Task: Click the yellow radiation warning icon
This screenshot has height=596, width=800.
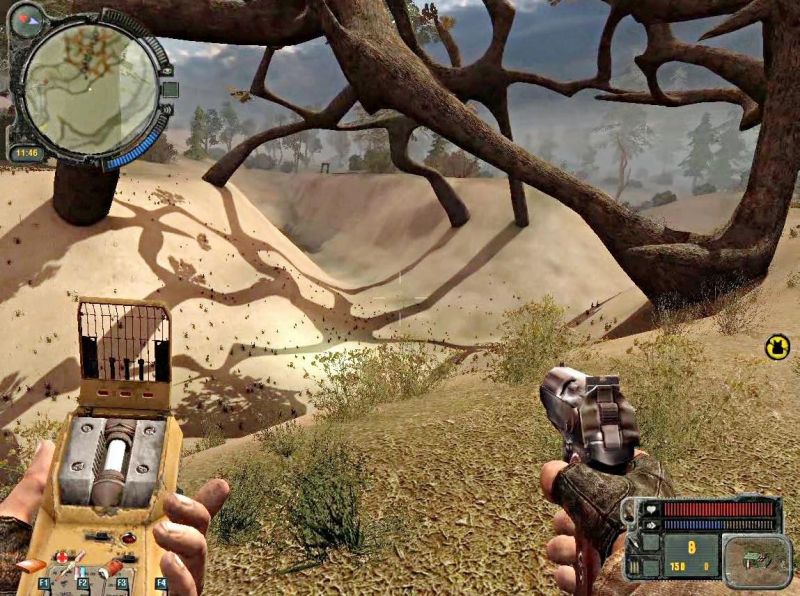Action: click(x=777, y=346)
